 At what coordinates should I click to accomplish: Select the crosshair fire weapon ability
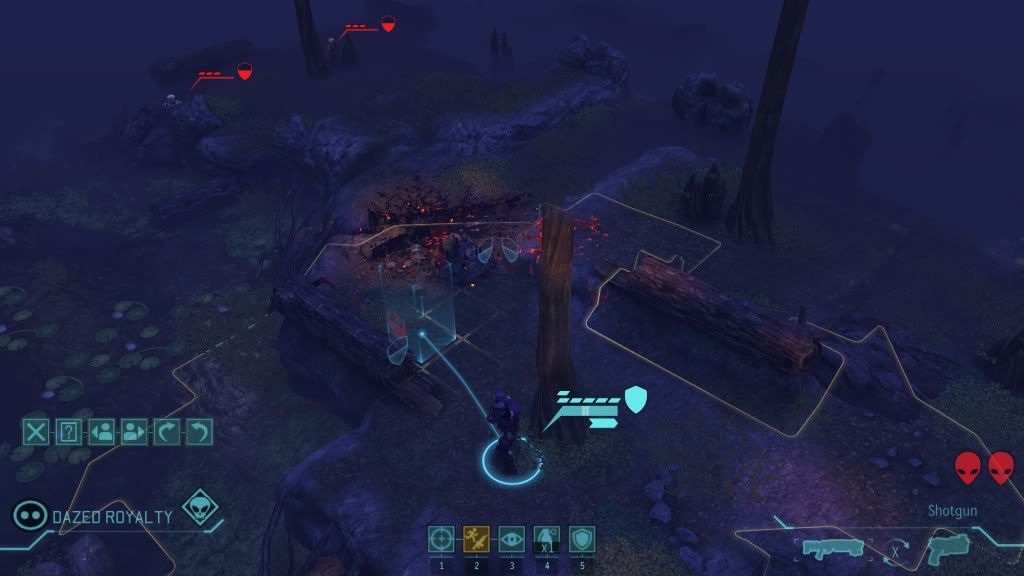[441, 539]
